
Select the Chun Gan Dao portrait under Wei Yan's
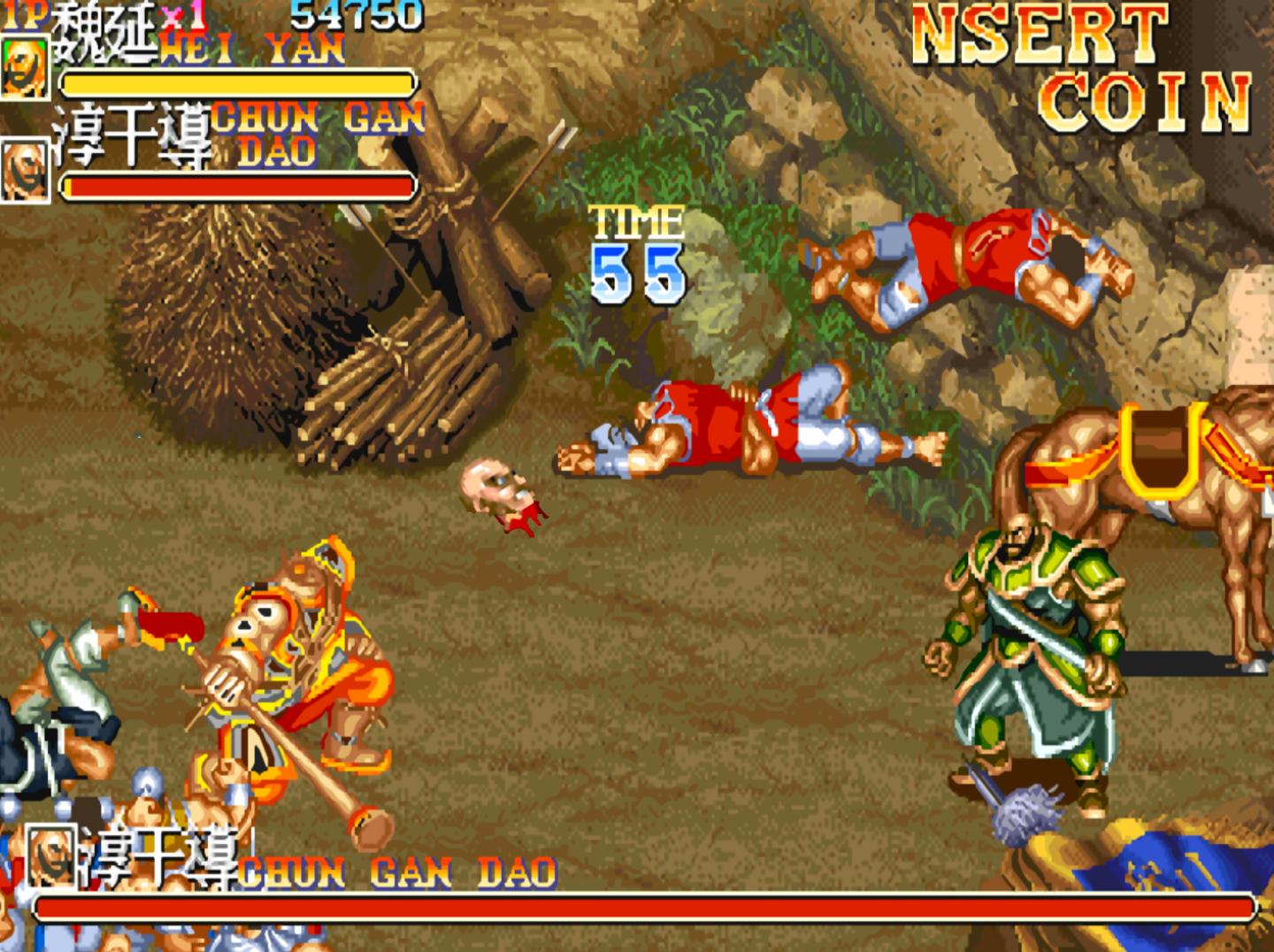[x=25, y=169]
